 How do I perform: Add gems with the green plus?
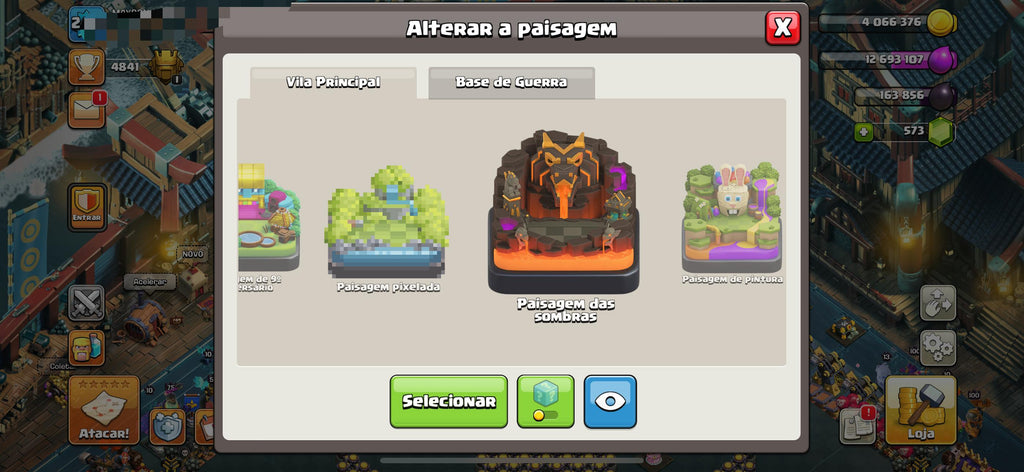[x=865, y=131]
